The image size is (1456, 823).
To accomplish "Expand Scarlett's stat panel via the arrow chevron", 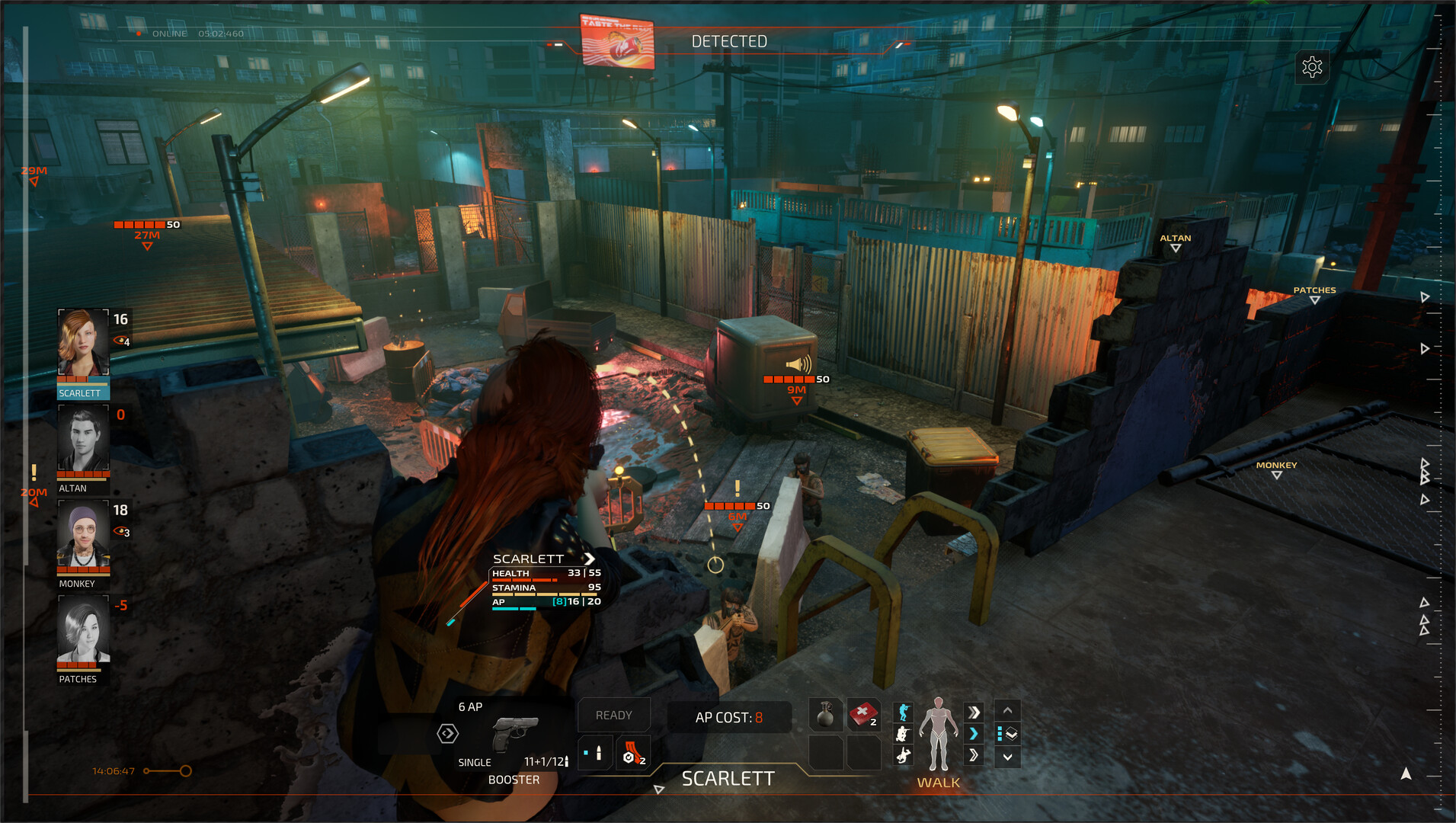I will [591, 559].
